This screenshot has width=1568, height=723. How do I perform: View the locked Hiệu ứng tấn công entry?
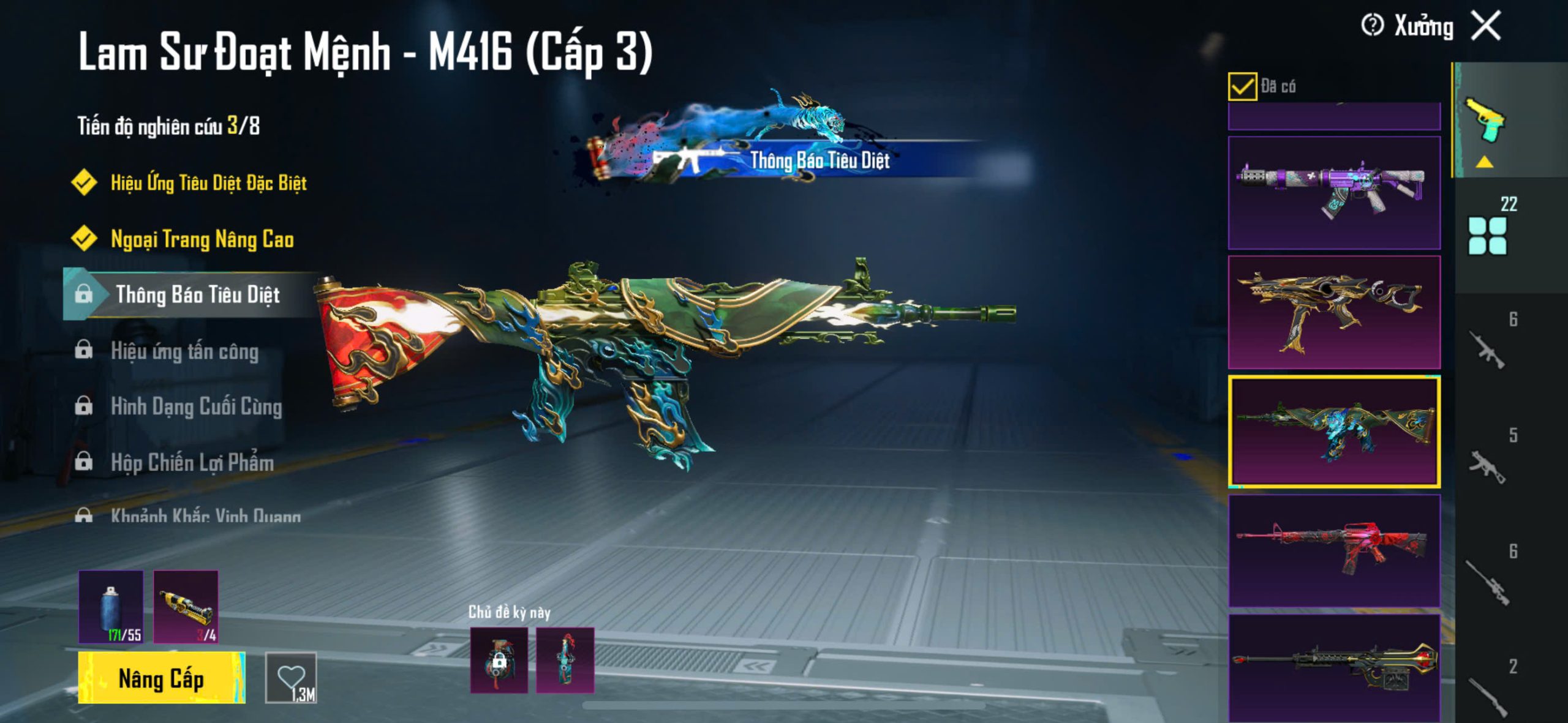tap(184, 351)
